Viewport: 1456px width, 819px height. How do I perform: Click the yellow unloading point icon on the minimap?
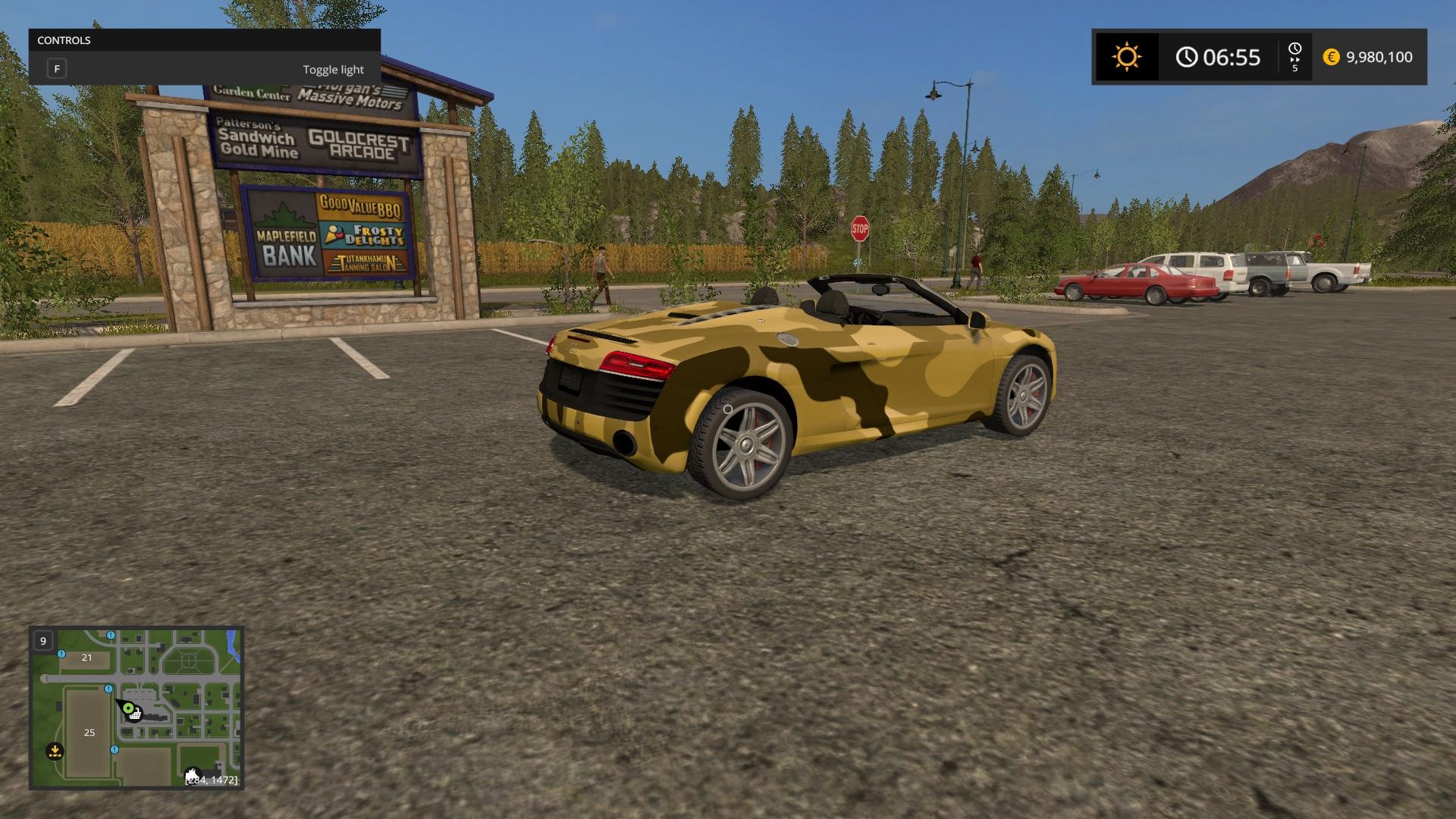[55, 751]
